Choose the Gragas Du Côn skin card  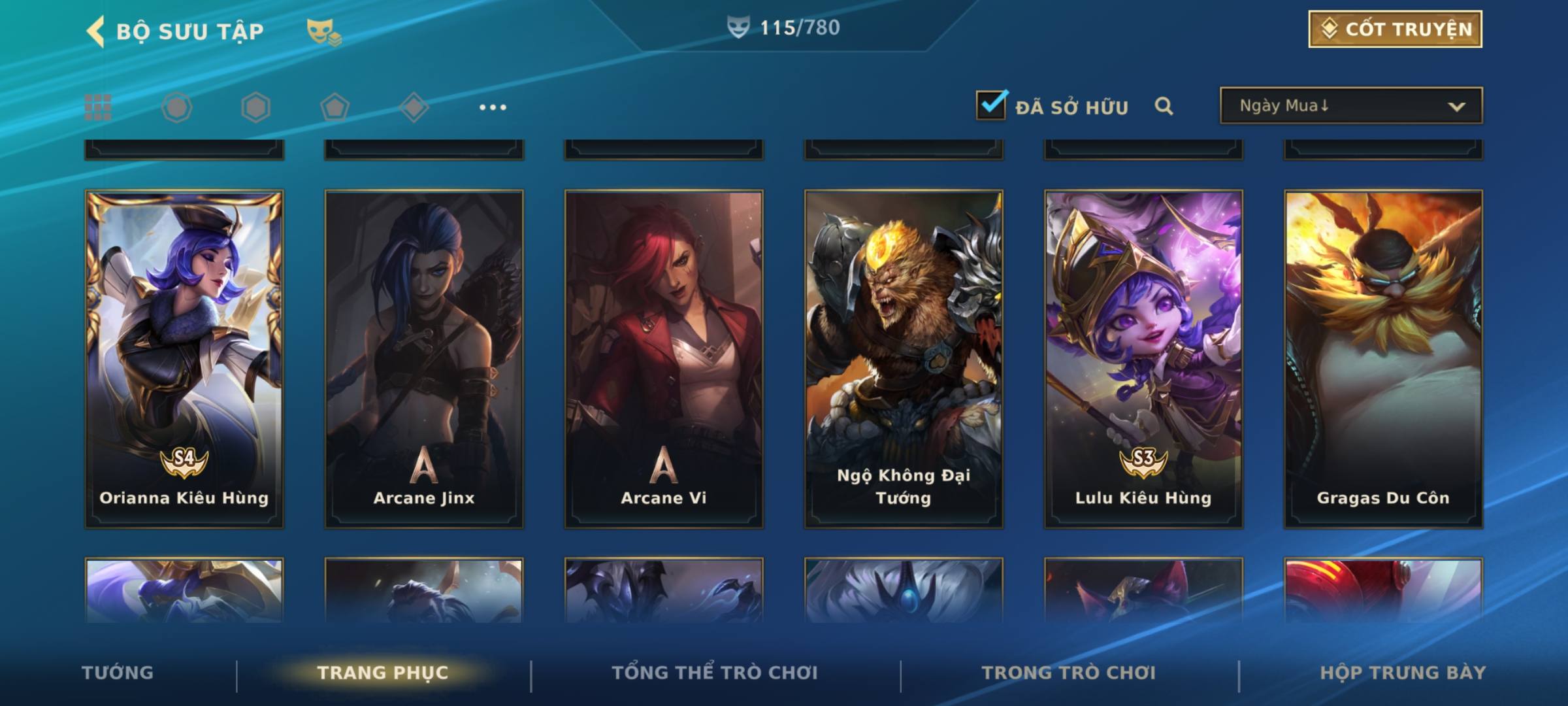1383,358
